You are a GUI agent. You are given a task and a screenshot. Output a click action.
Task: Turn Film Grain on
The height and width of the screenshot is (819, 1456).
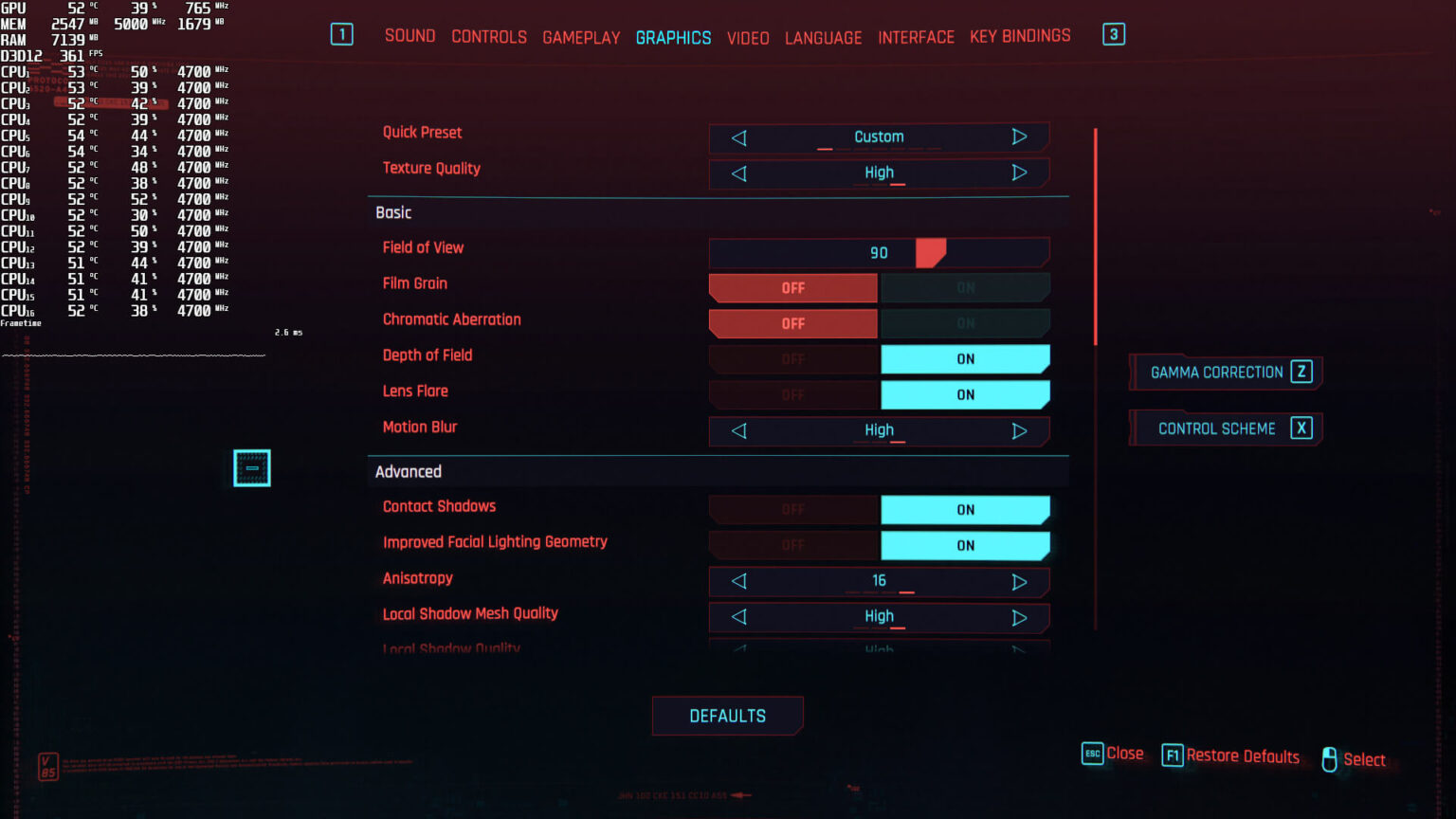[x=965, y=287]
